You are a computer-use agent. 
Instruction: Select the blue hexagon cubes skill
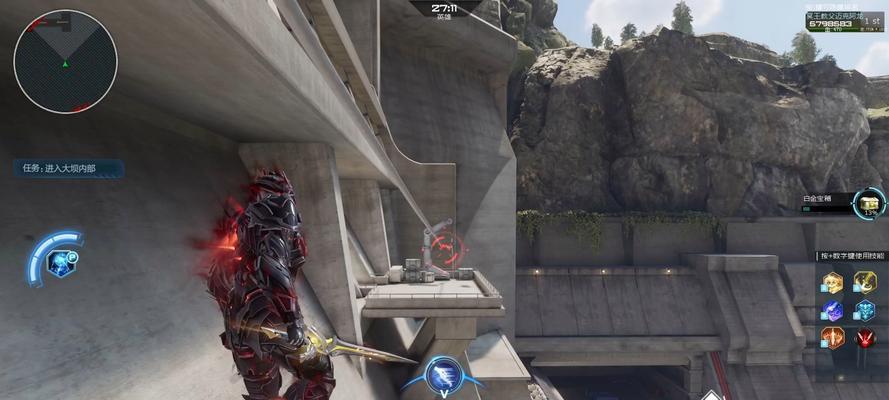(865, 310)
